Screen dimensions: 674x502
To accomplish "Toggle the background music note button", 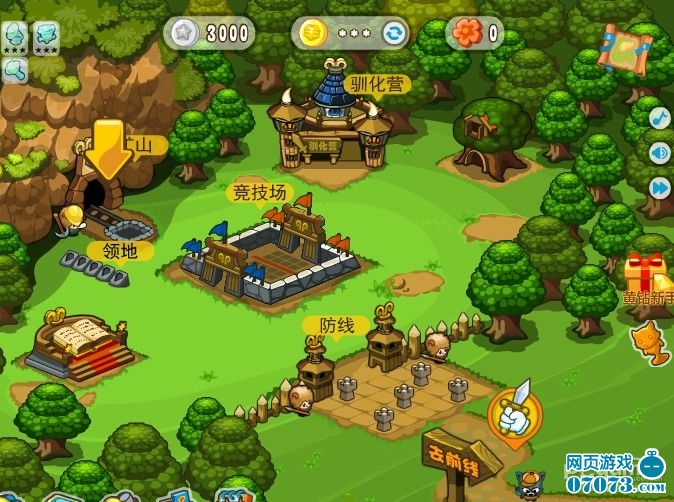I will point(659,117).
